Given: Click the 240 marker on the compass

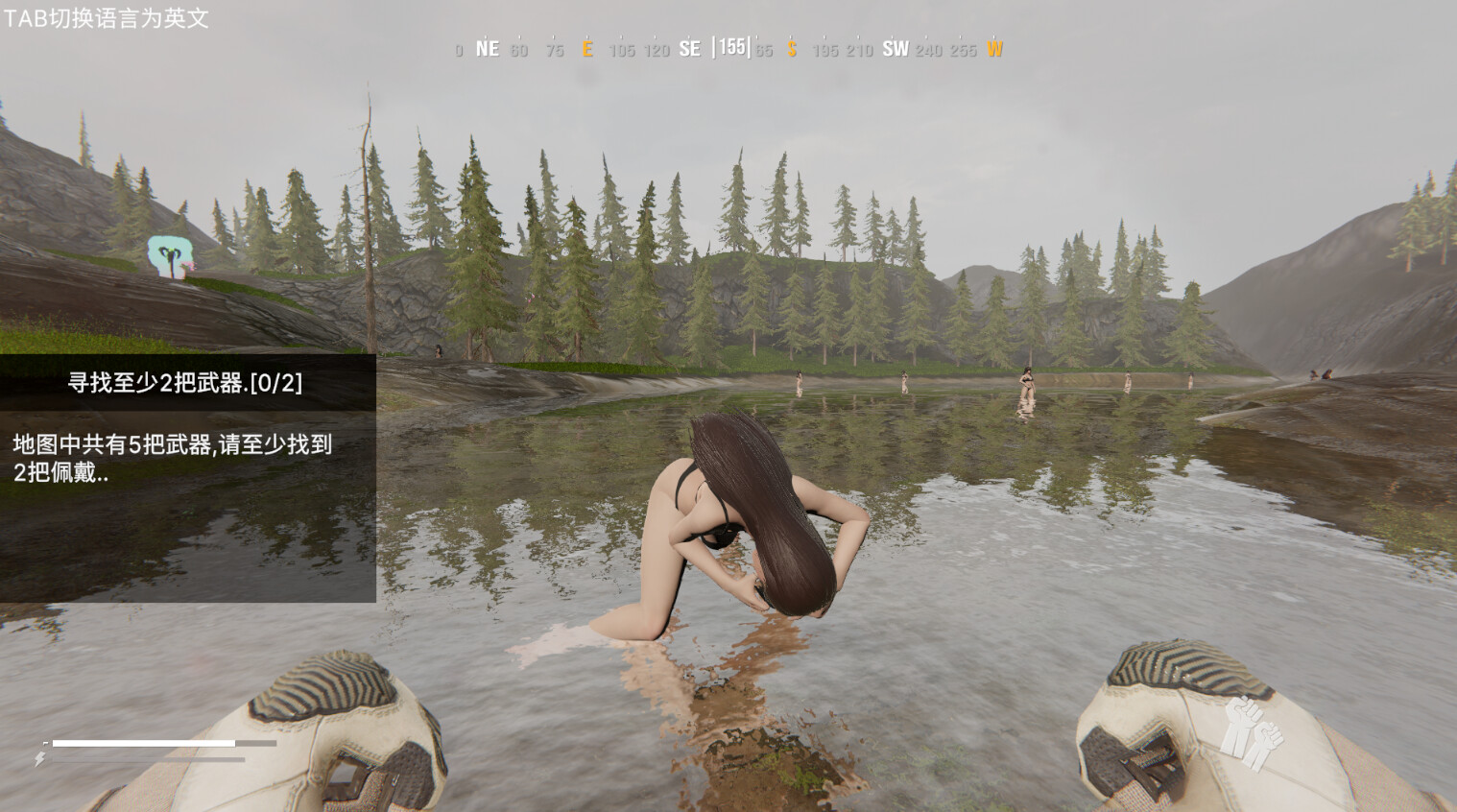Looking at the screenshot, I should tap(925, 50).
